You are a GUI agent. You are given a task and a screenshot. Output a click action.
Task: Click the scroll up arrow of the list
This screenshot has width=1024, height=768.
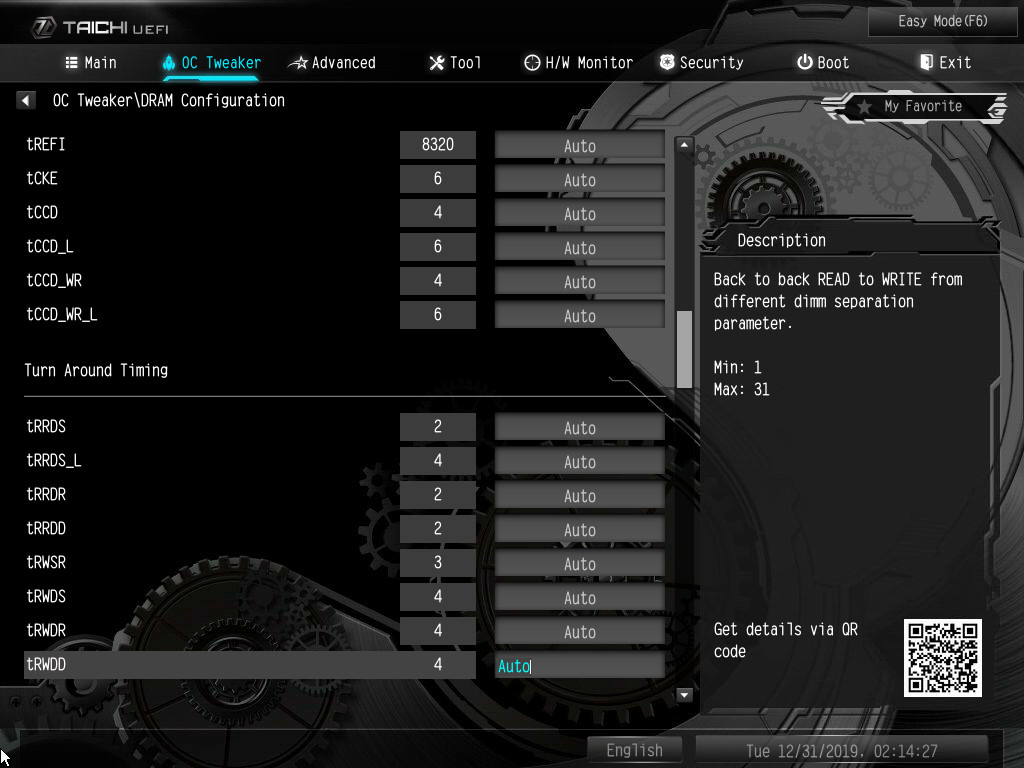pyautogui.click(x=685, y=145)
